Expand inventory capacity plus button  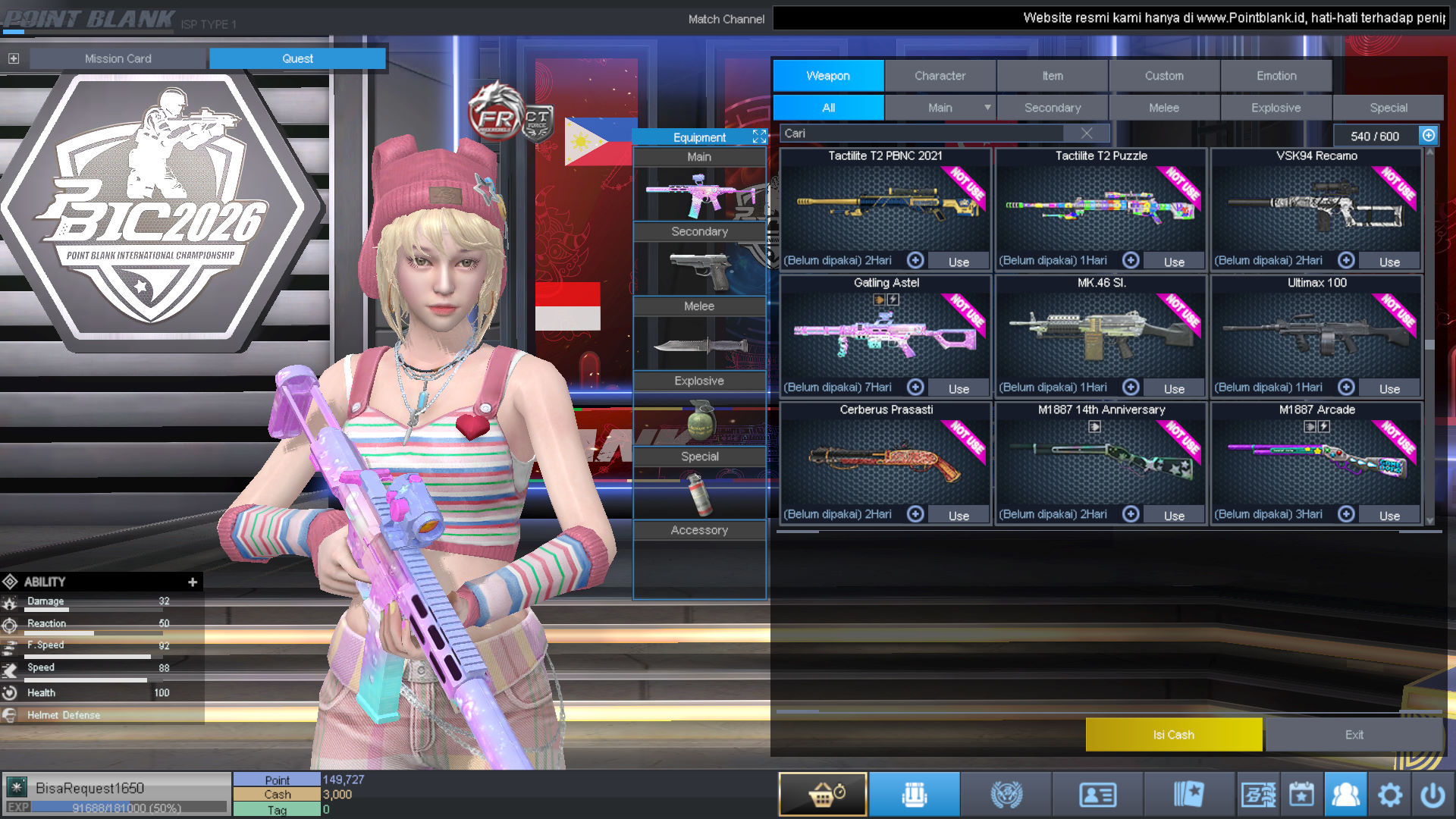1429,135
